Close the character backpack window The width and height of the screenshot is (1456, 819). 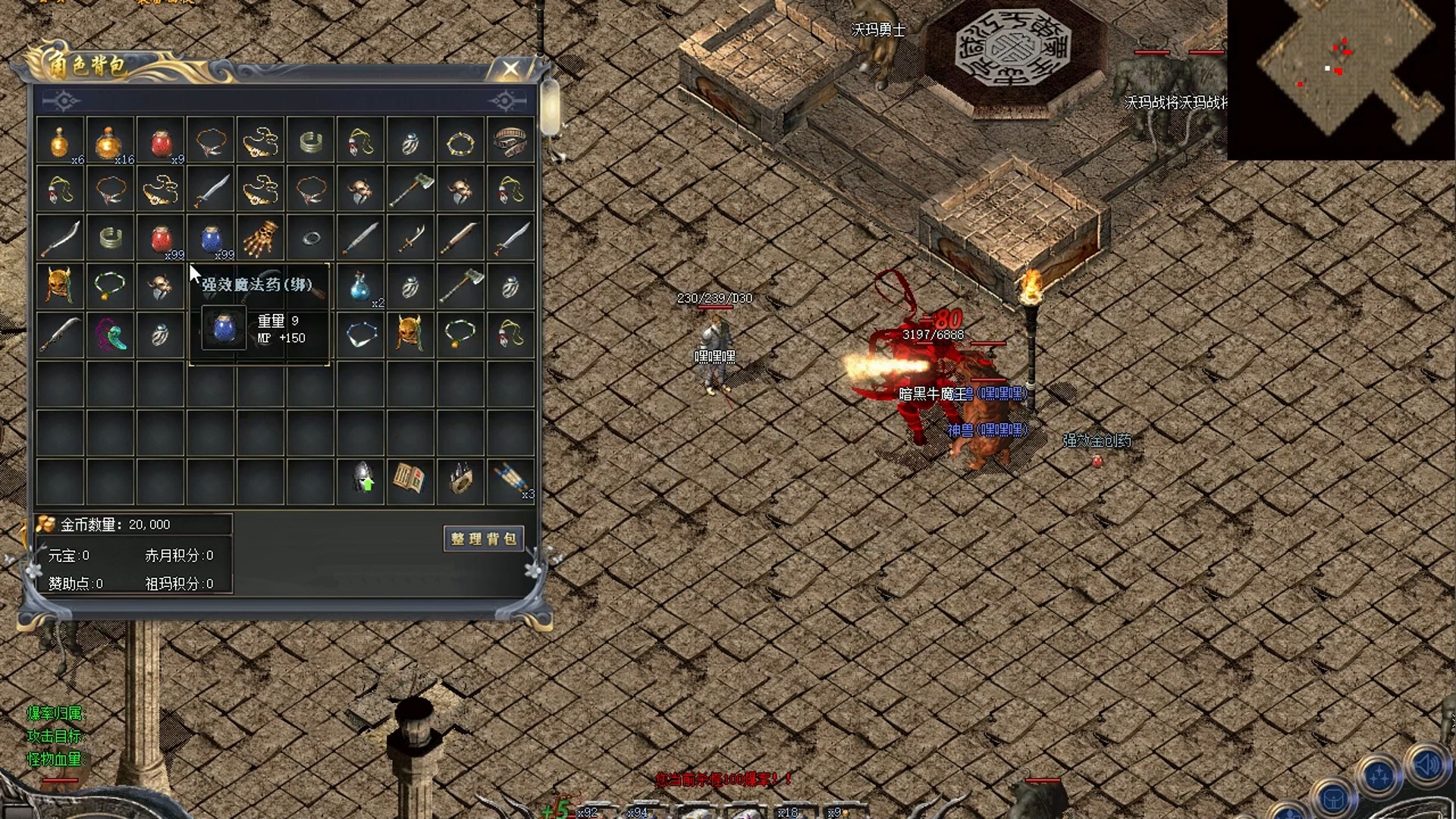[x=511, y=70]
